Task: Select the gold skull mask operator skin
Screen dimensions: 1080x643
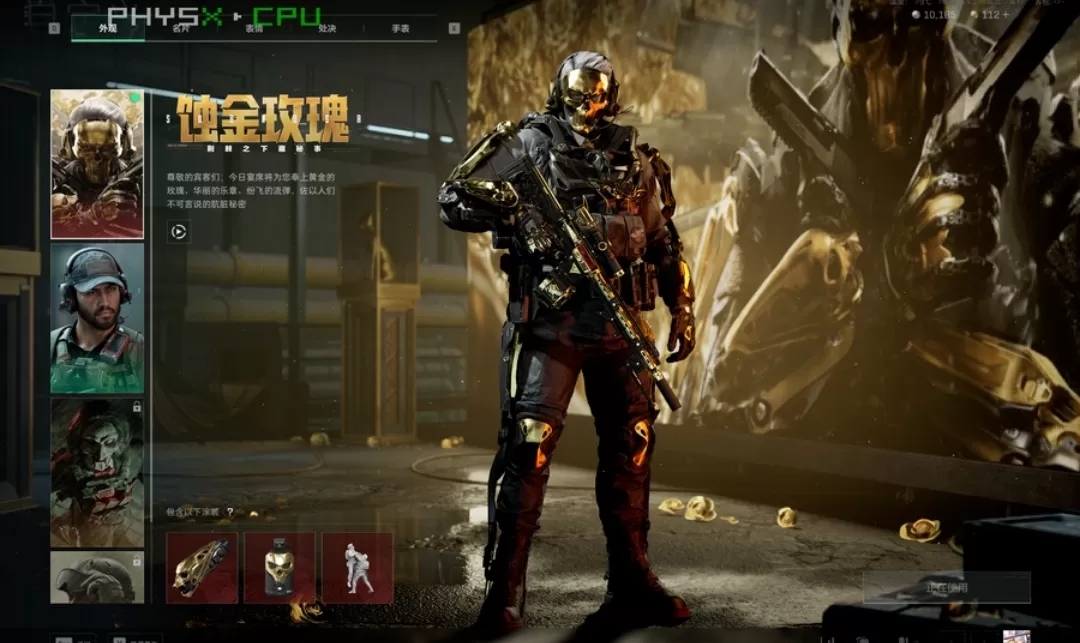Action: pos(97,164)
